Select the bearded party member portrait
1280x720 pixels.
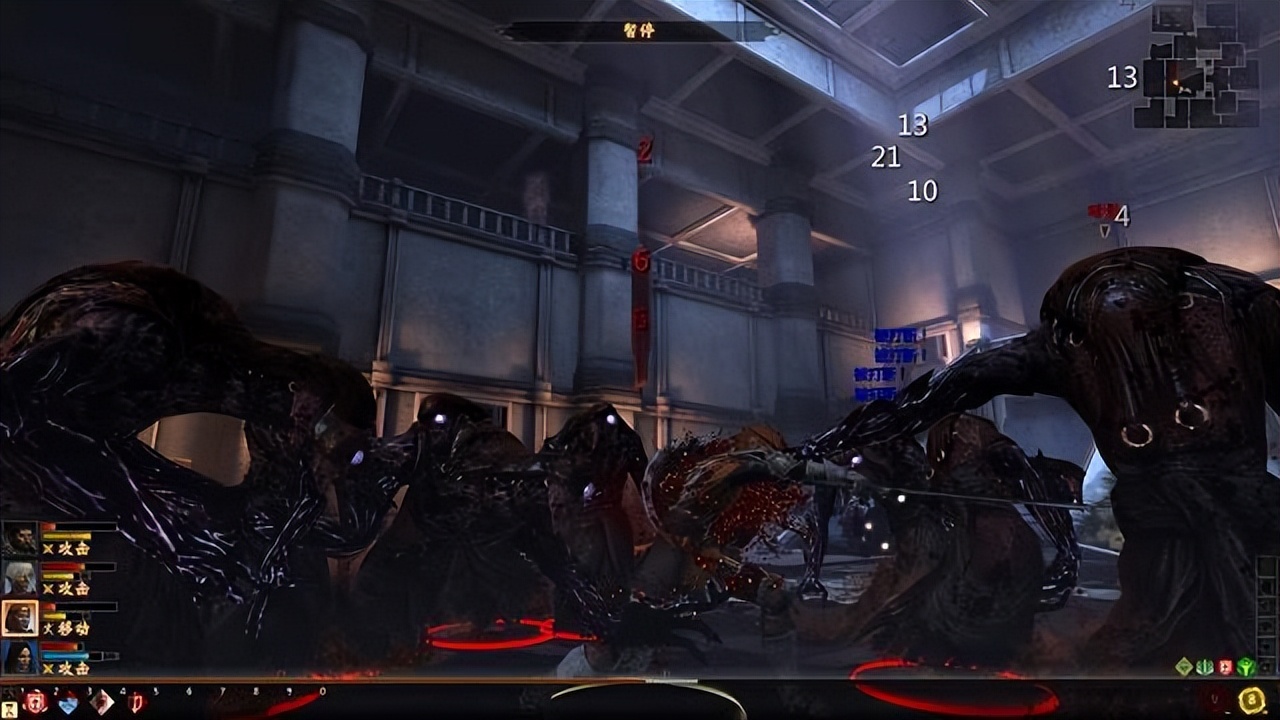(19, 538)
